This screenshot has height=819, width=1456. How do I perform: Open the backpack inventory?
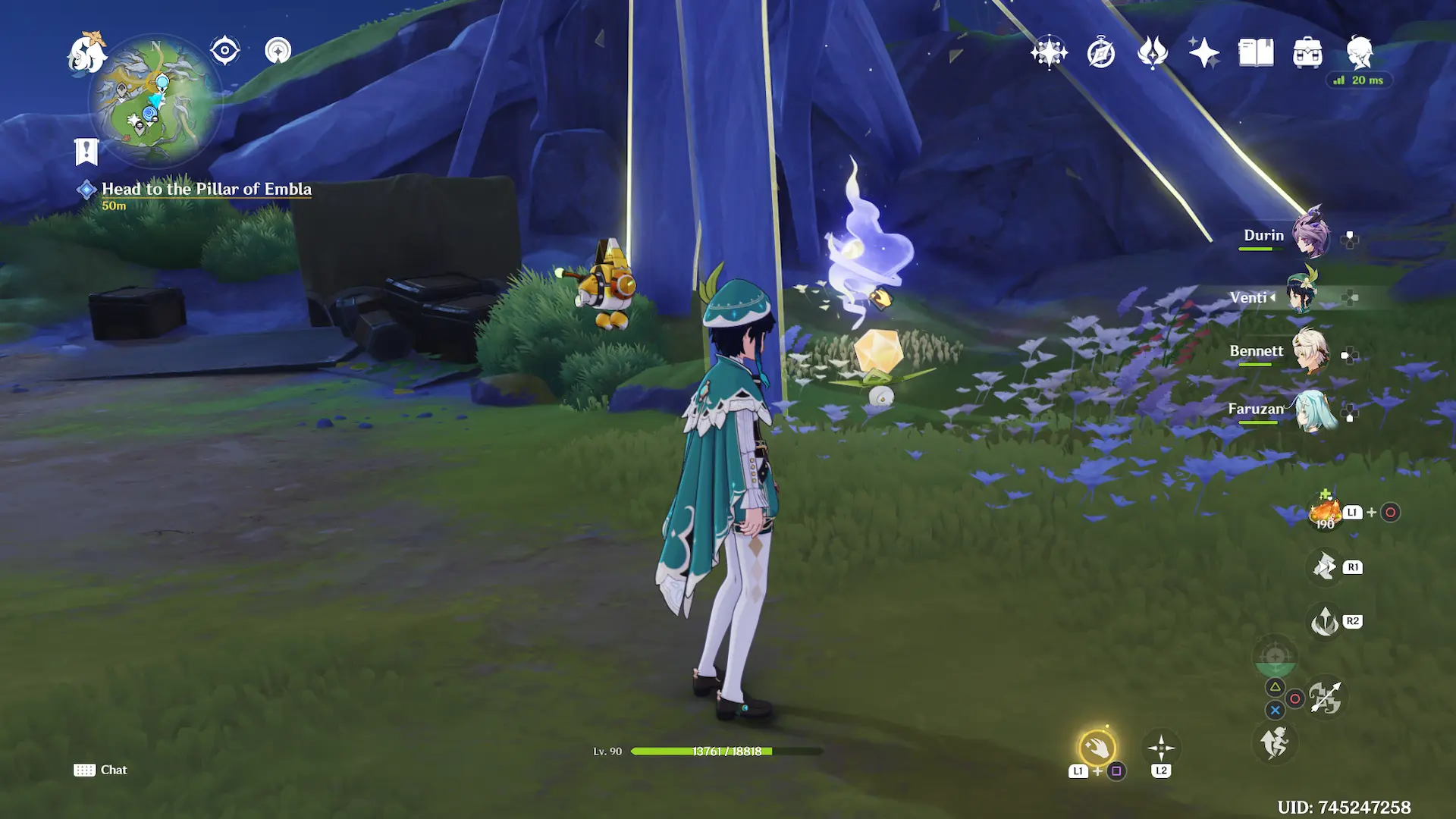pyautogui.click(x=1307, y=53)
